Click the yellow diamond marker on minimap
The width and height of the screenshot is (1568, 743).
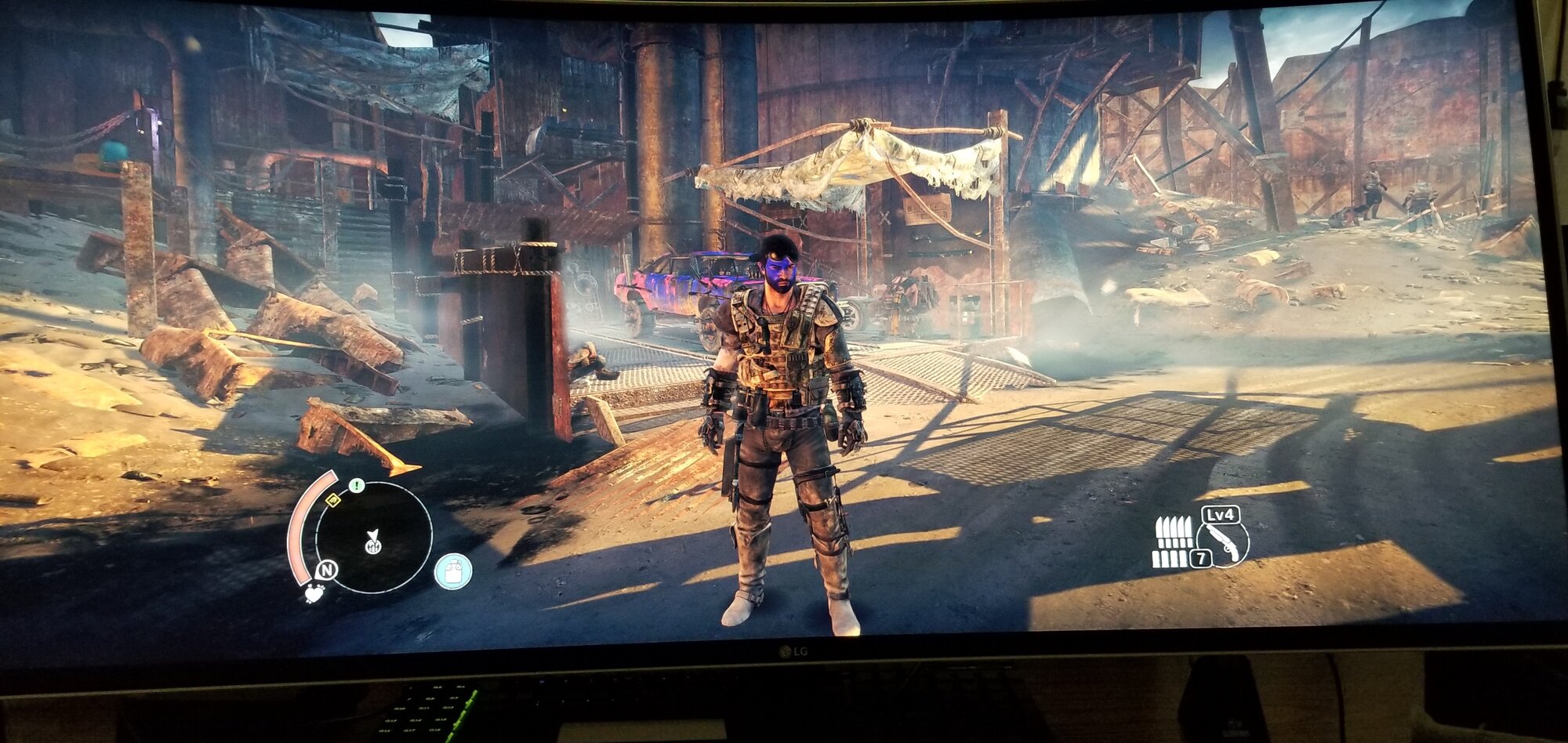point(332,499)
